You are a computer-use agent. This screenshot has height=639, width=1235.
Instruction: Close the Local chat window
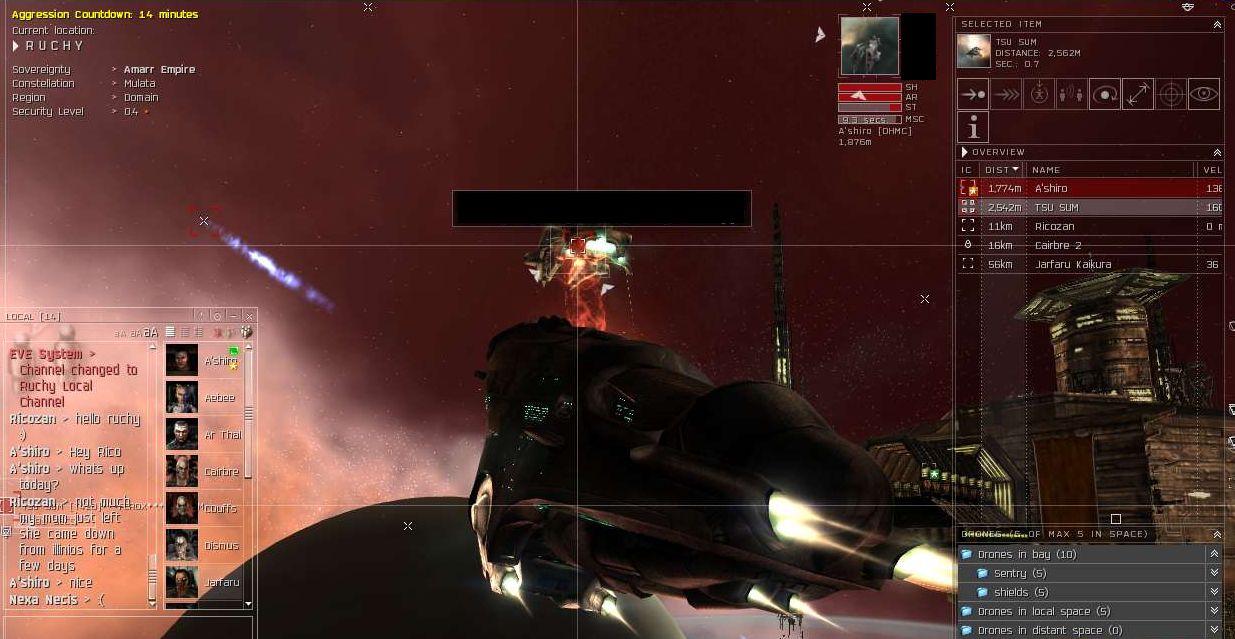[247, 316]
